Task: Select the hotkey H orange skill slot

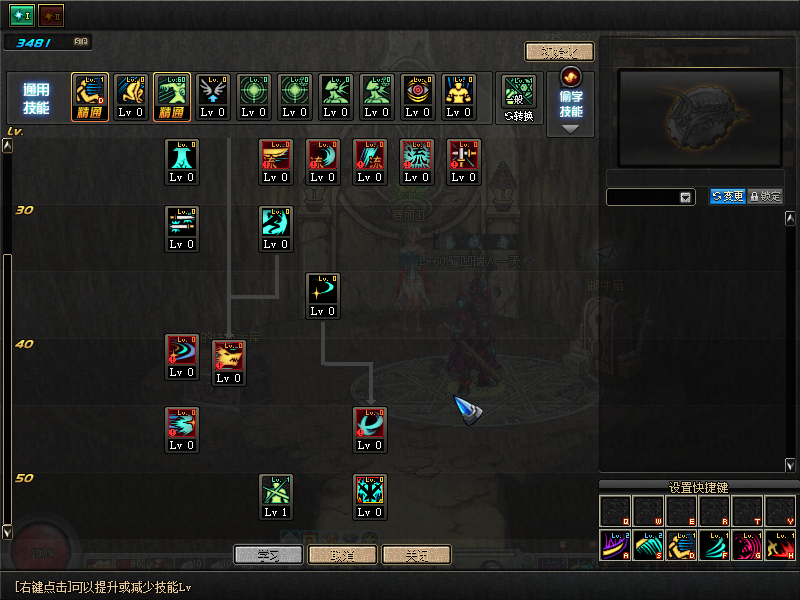Action: point(779,546)
